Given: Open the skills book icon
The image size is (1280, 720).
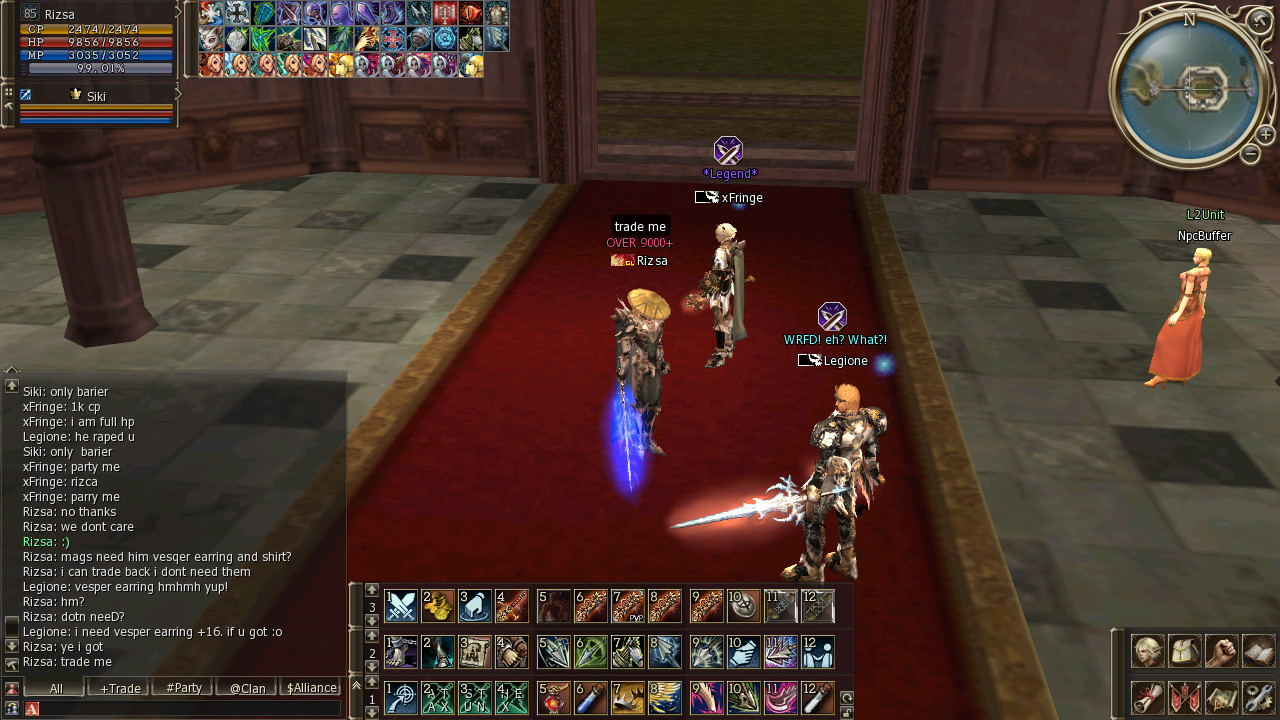Looking at the screenshot, I should [1258, 651].
